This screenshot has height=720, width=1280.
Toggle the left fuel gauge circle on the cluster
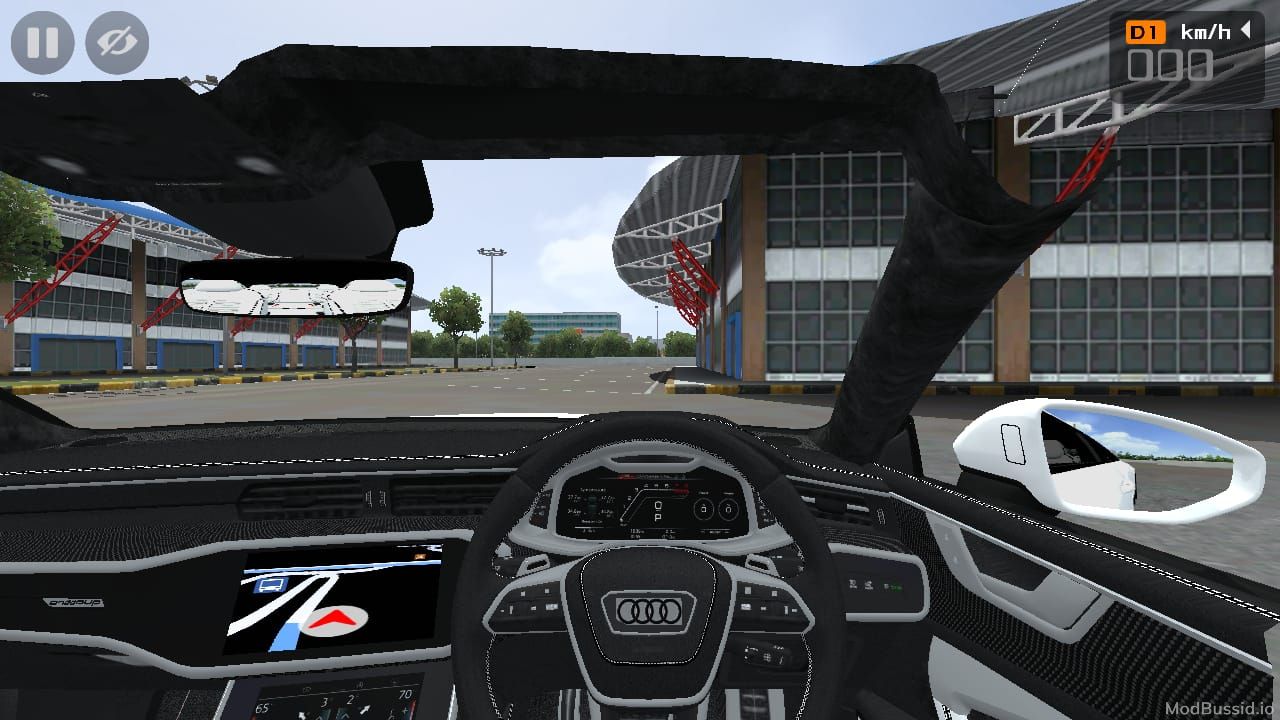click(704, 508)
